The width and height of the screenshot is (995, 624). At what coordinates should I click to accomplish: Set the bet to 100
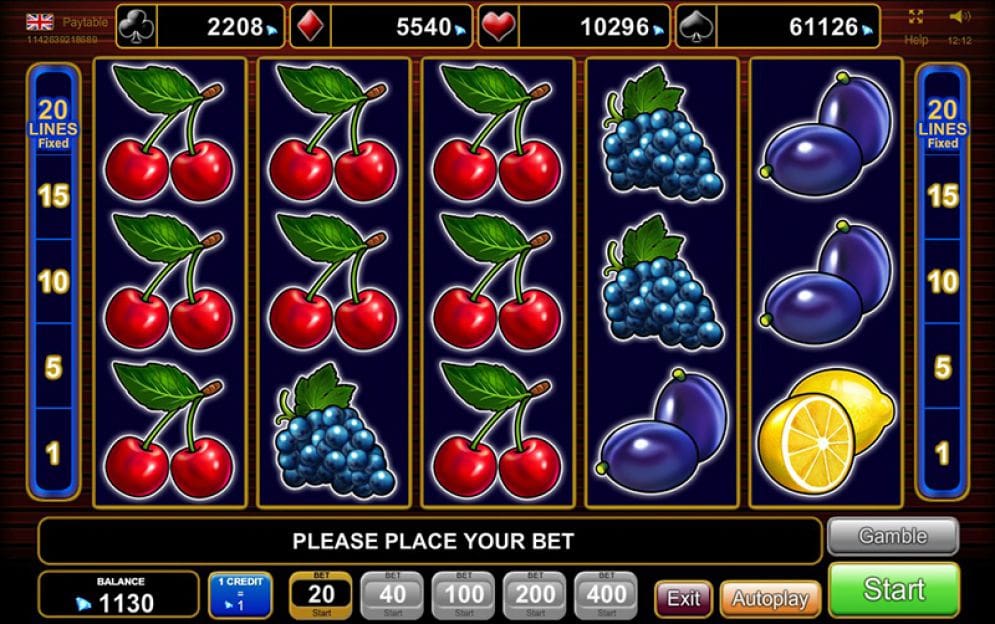(463, 595)
